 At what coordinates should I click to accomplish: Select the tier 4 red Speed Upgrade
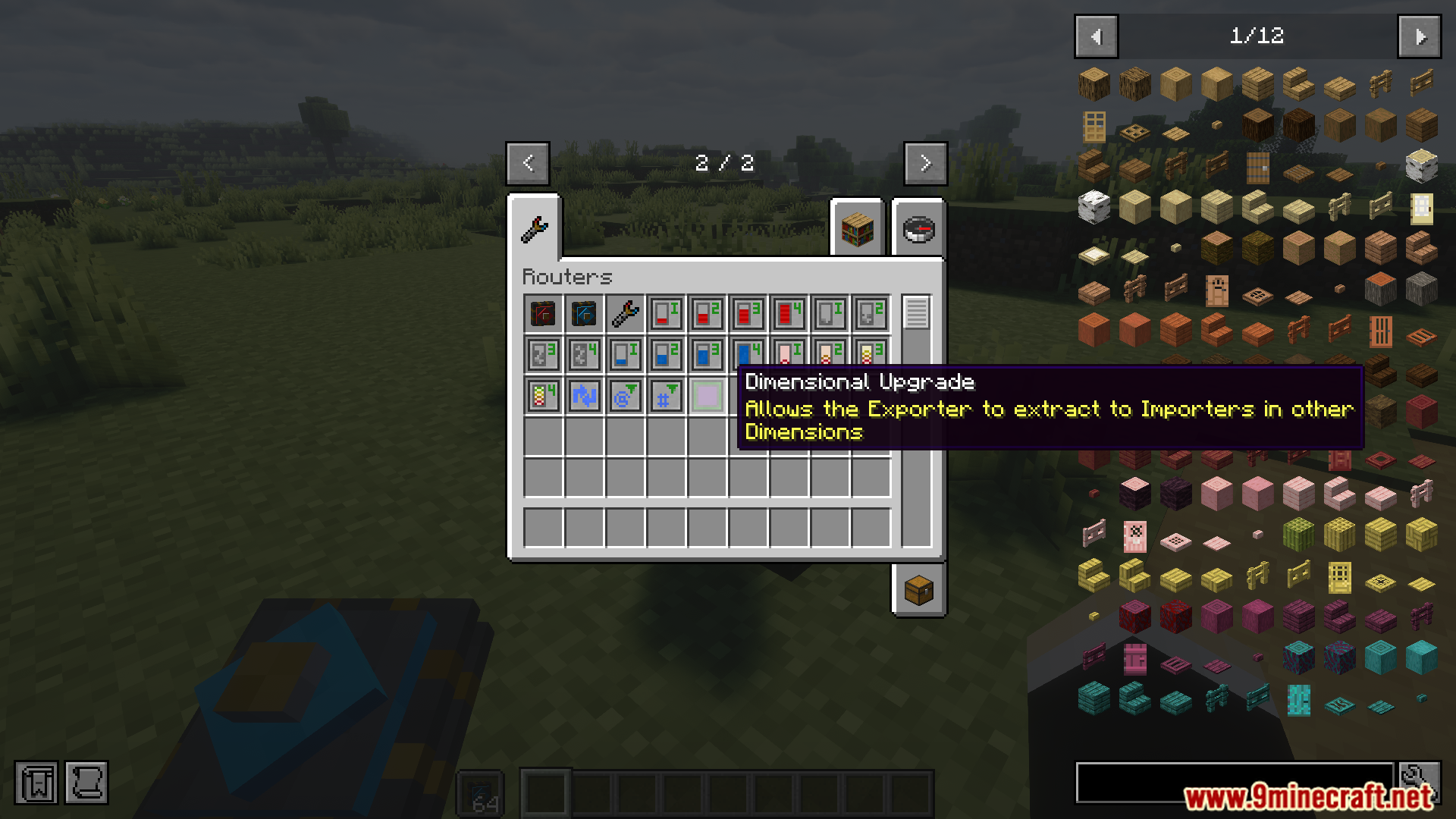coord(788,312)
